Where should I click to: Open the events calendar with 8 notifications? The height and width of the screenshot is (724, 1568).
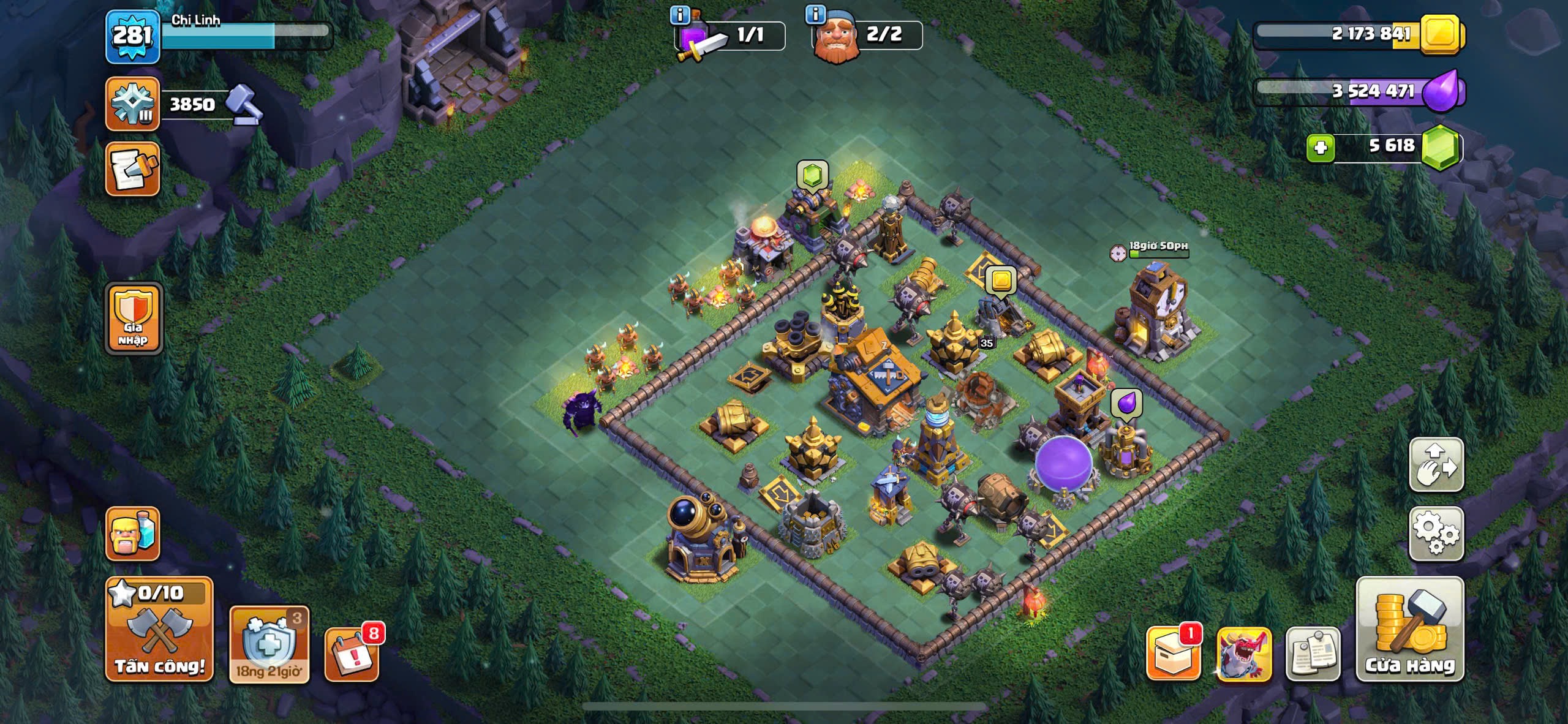pos(352,654)
